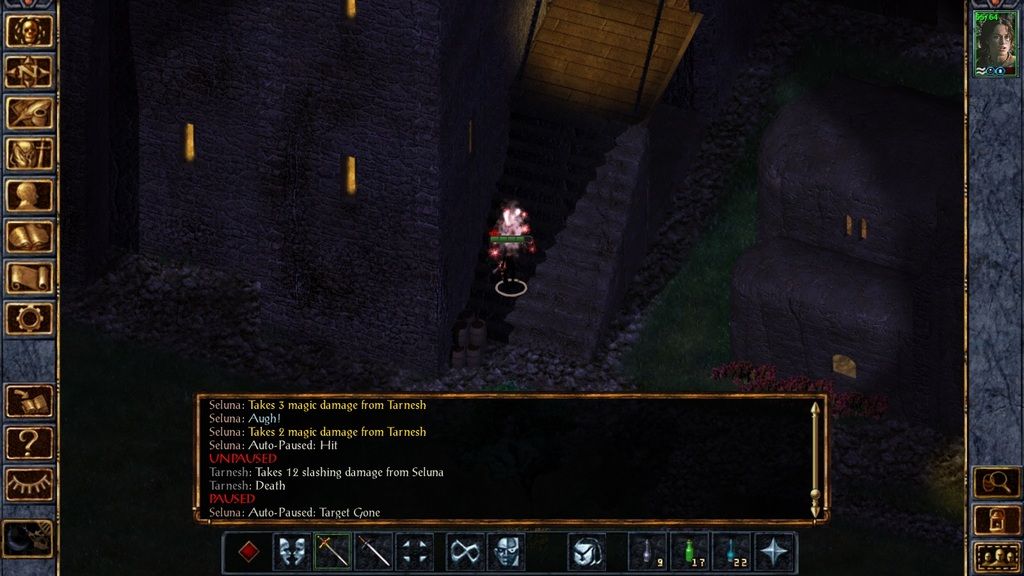Image resolution: width=1024 pixels, height=576 pixels.
Task: Open the character record bust icon
Action: [29, 195]
